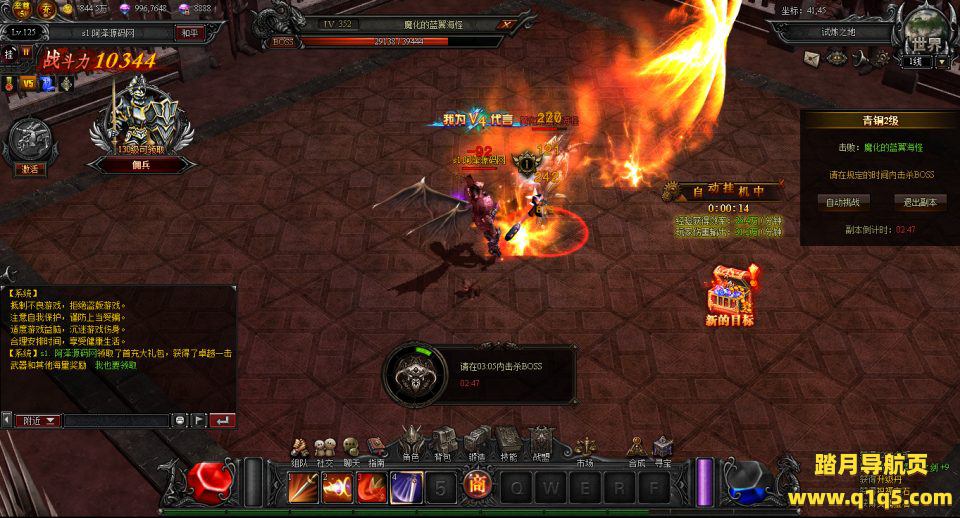Open the mail envelope icon
Image resolution: width=960 pixels, height=518 pixels.
point(812,59)
